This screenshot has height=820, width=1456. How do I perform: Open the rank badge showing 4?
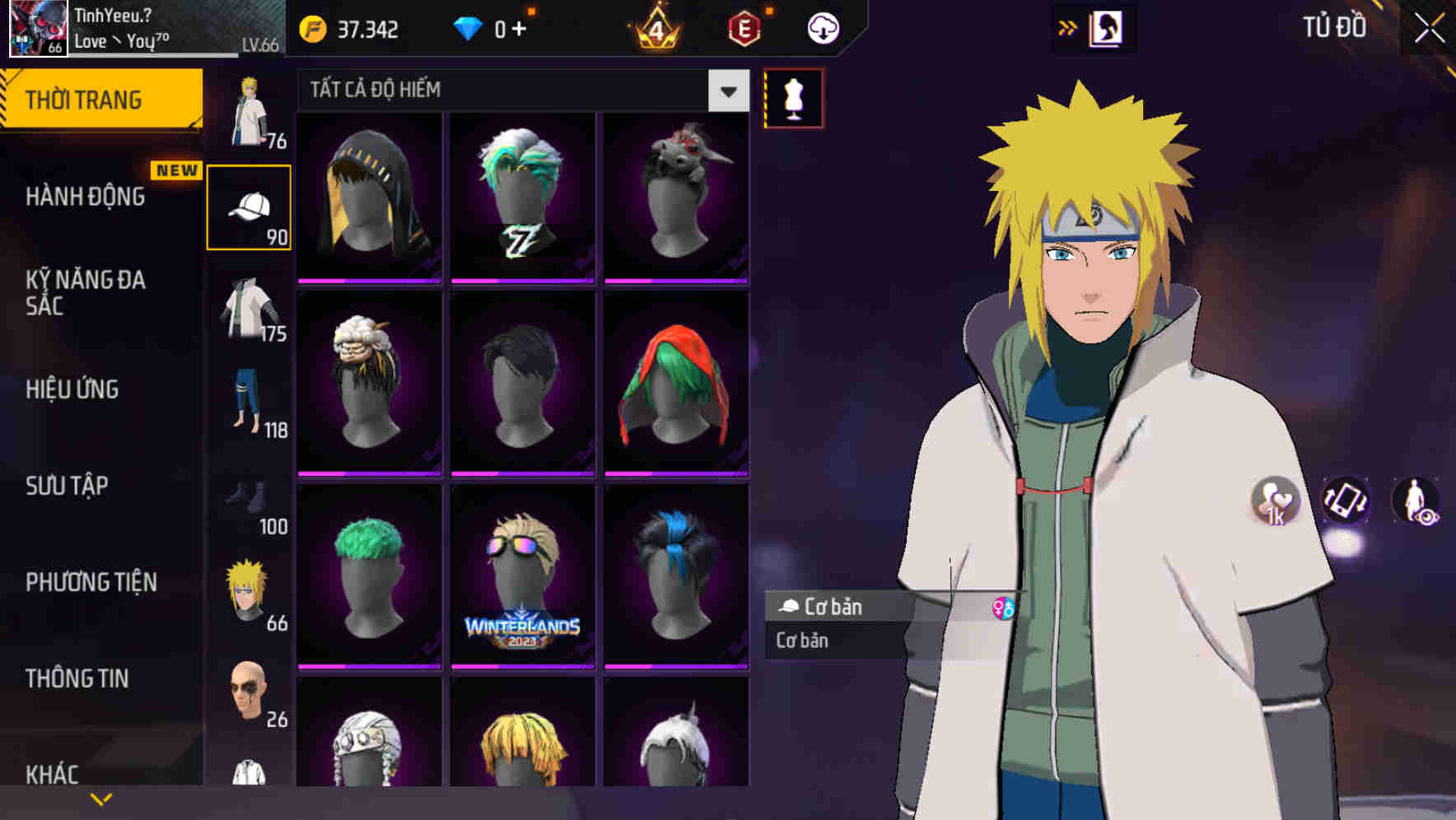[656, 27]
